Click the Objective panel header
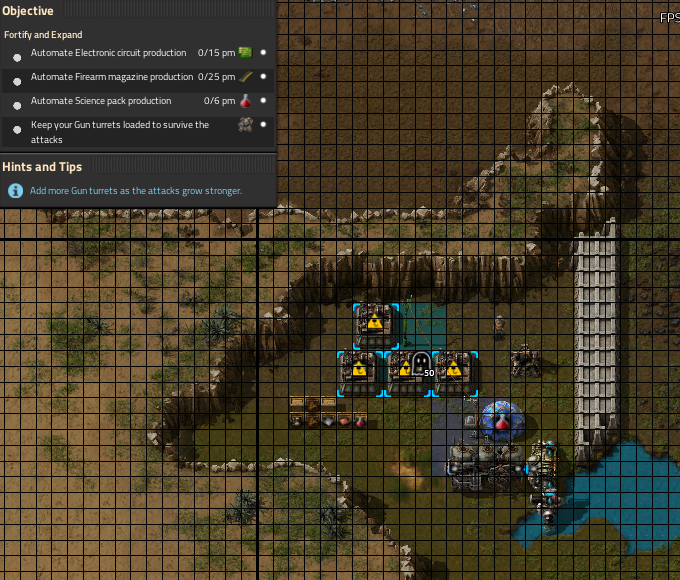The width and height of the screenshot is (680, 580). [28, 11]
